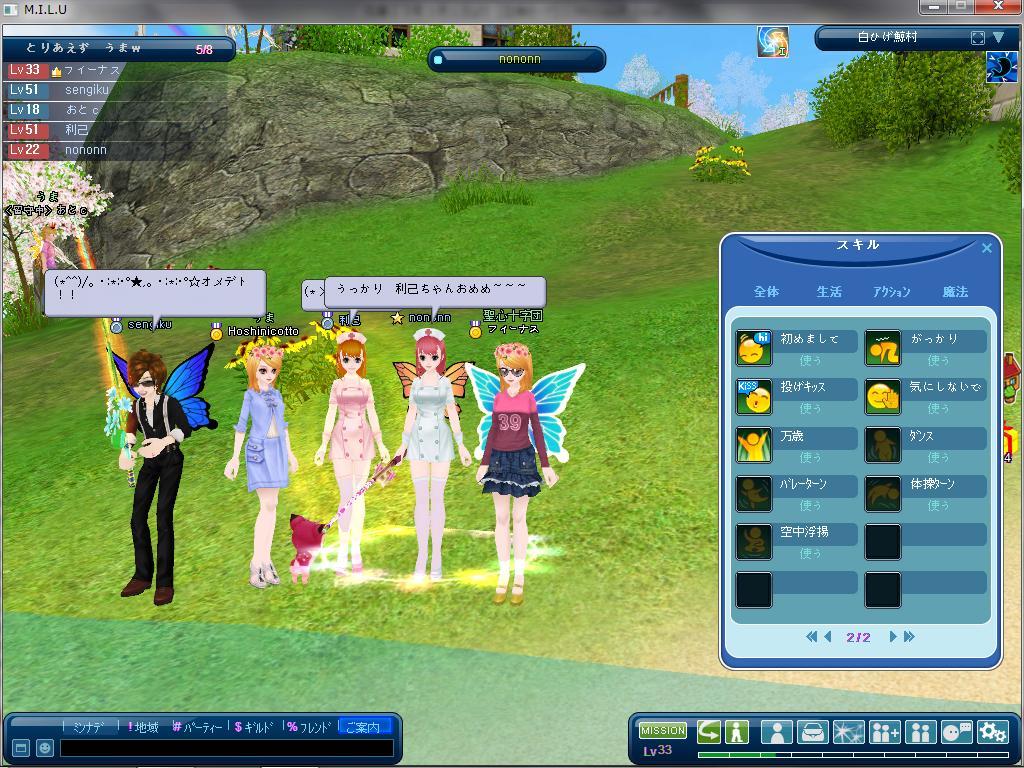The image size is (1024, 768).
Task: Open the gear settings menu
Action: click(x=992, y=732)
